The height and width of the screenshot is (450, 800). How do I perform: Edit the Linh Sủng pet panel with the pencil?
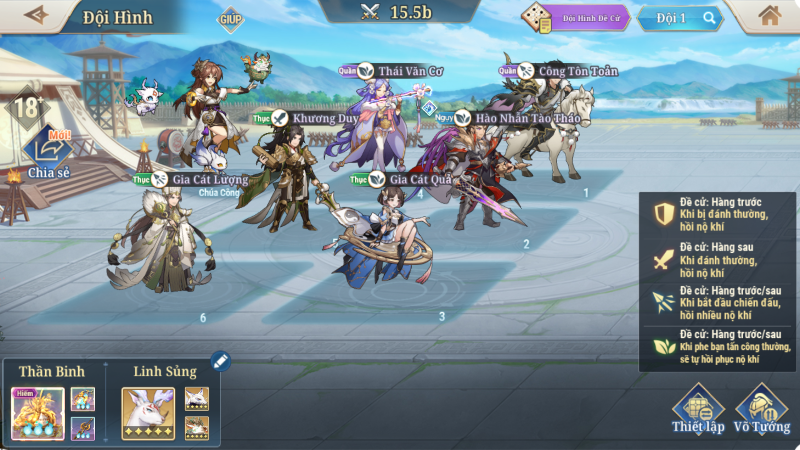click(x=219, y=361)
